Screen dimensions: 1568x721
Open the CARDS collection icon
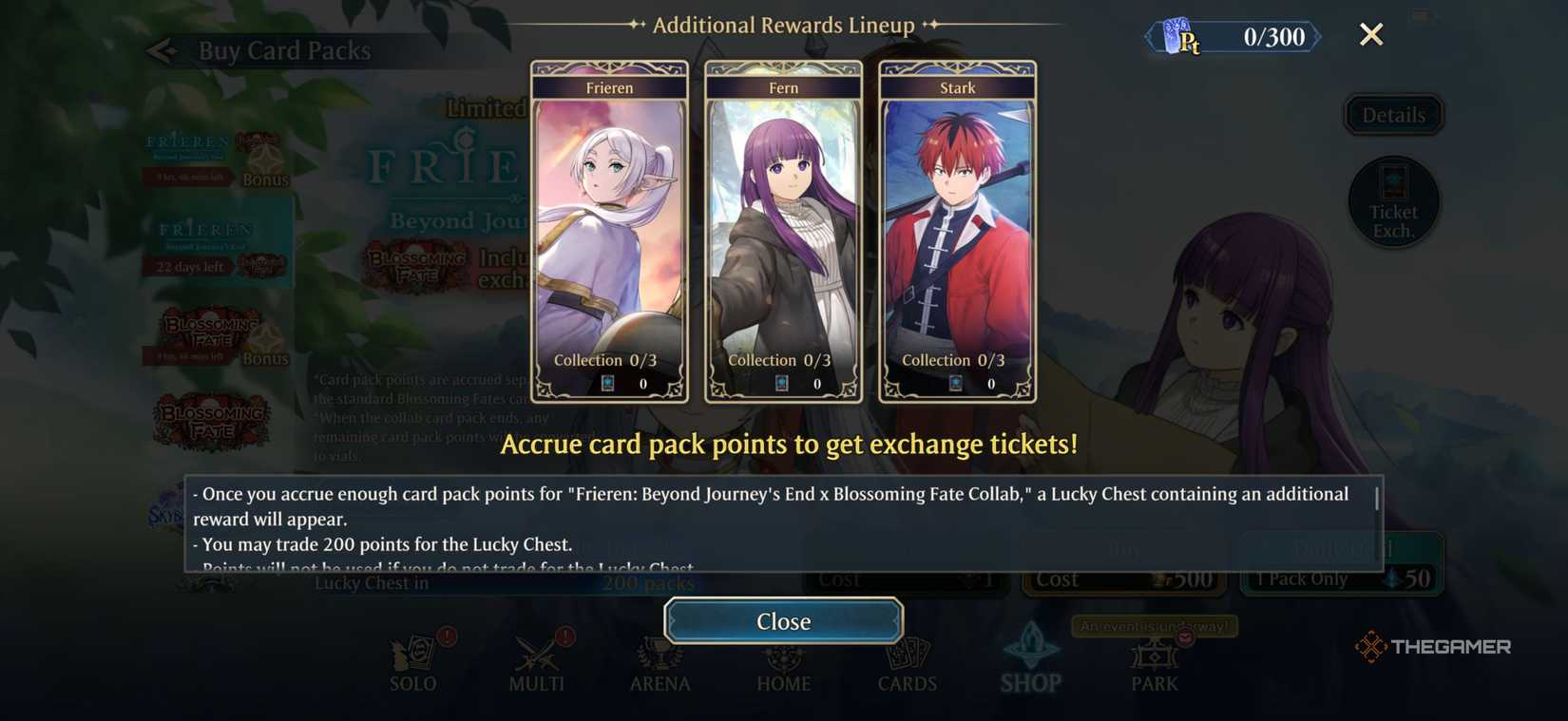click(907, 660)
